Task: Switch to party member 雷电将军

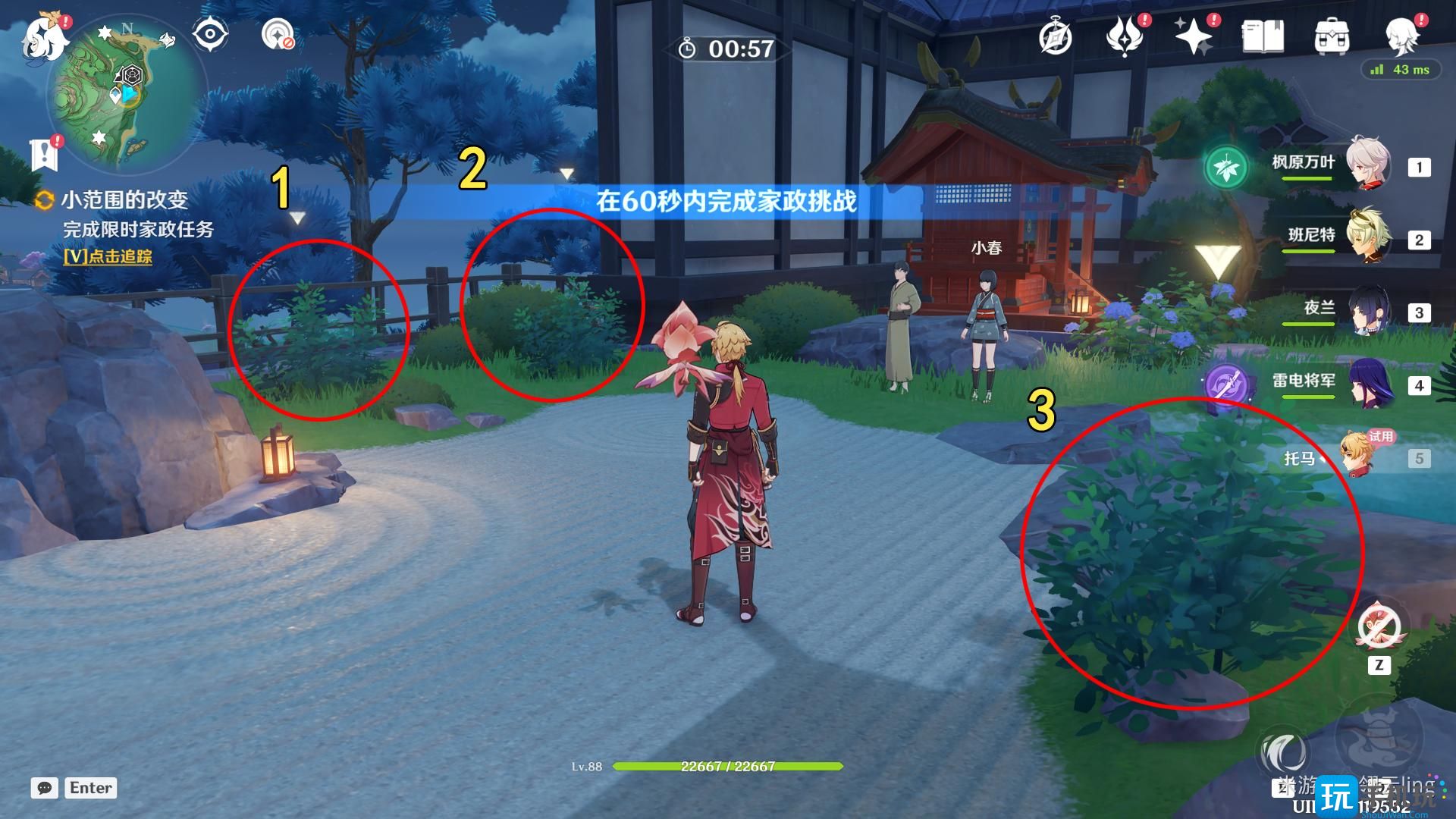Action: [1368, 383]
